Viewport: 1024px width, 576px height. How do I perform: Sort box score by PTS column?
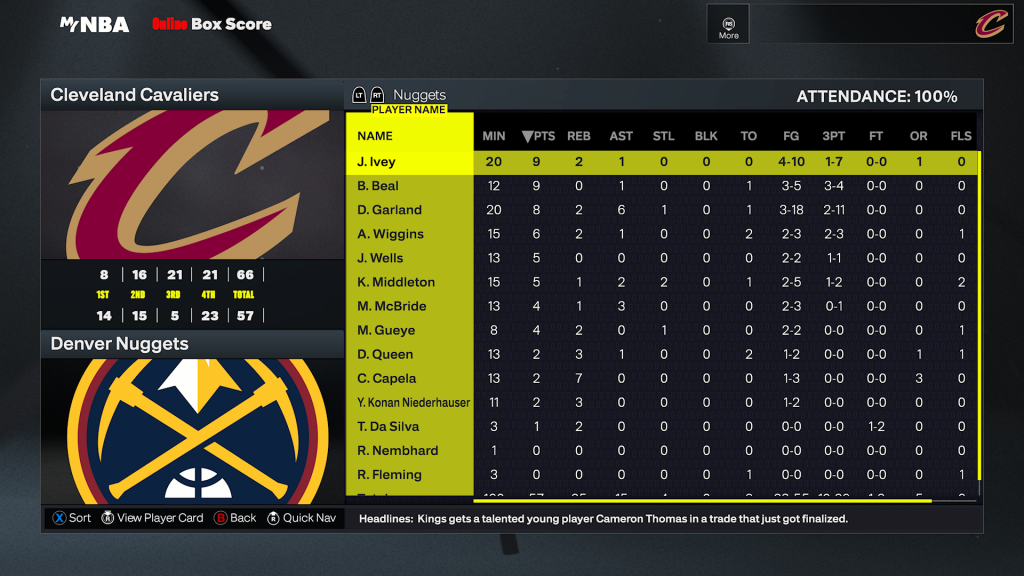(x=538, y=136)
